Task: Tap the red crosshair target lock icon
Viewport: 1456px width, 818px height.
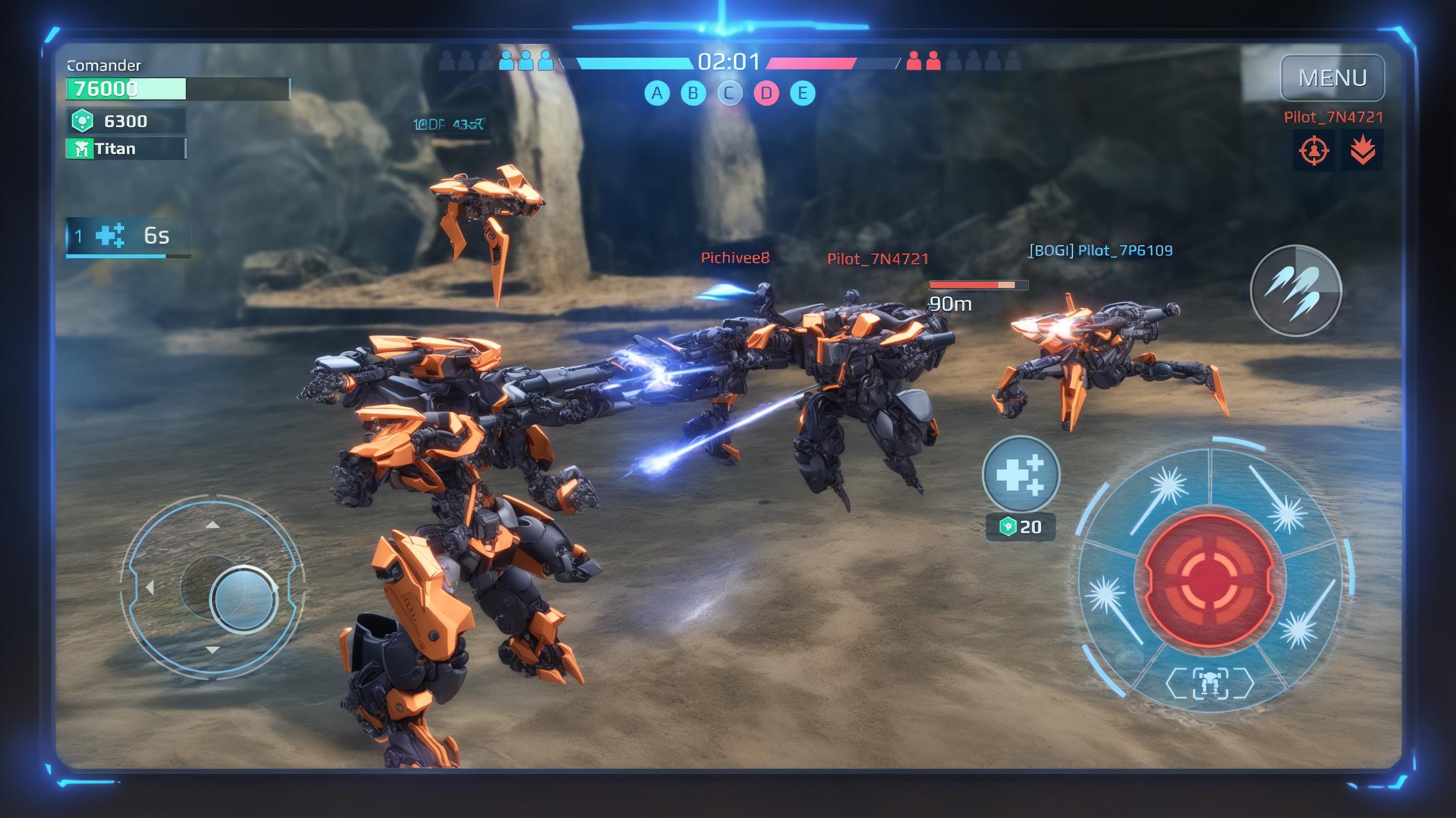Action: tap(1313, 151)
